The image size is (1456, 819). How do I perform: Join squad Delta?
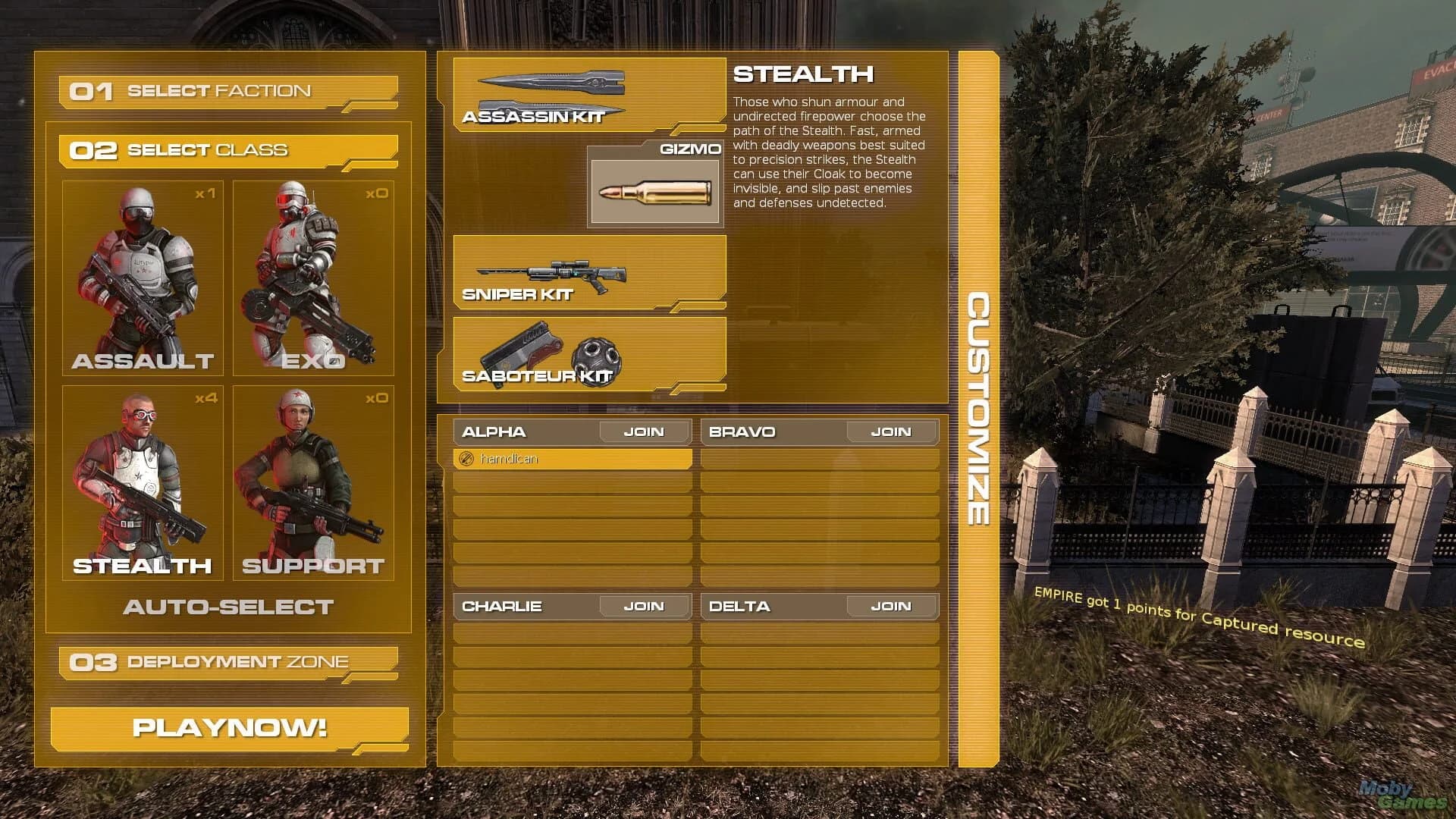(892, 605)
